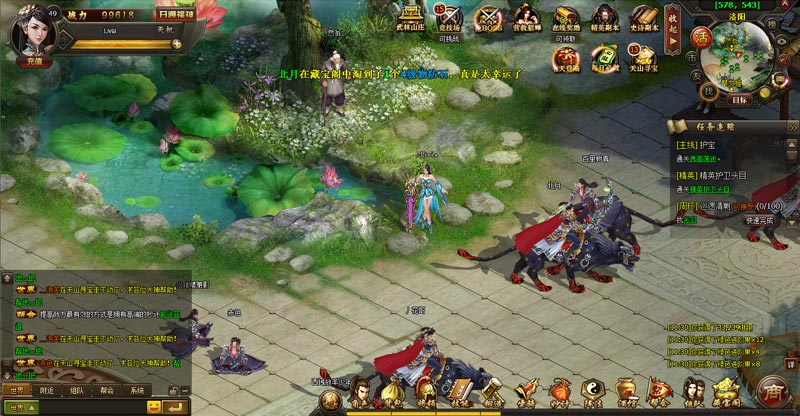Open the 精英副本 elite dungeon icon
This screenshot has width=800, height=416.
coord(604,17)
